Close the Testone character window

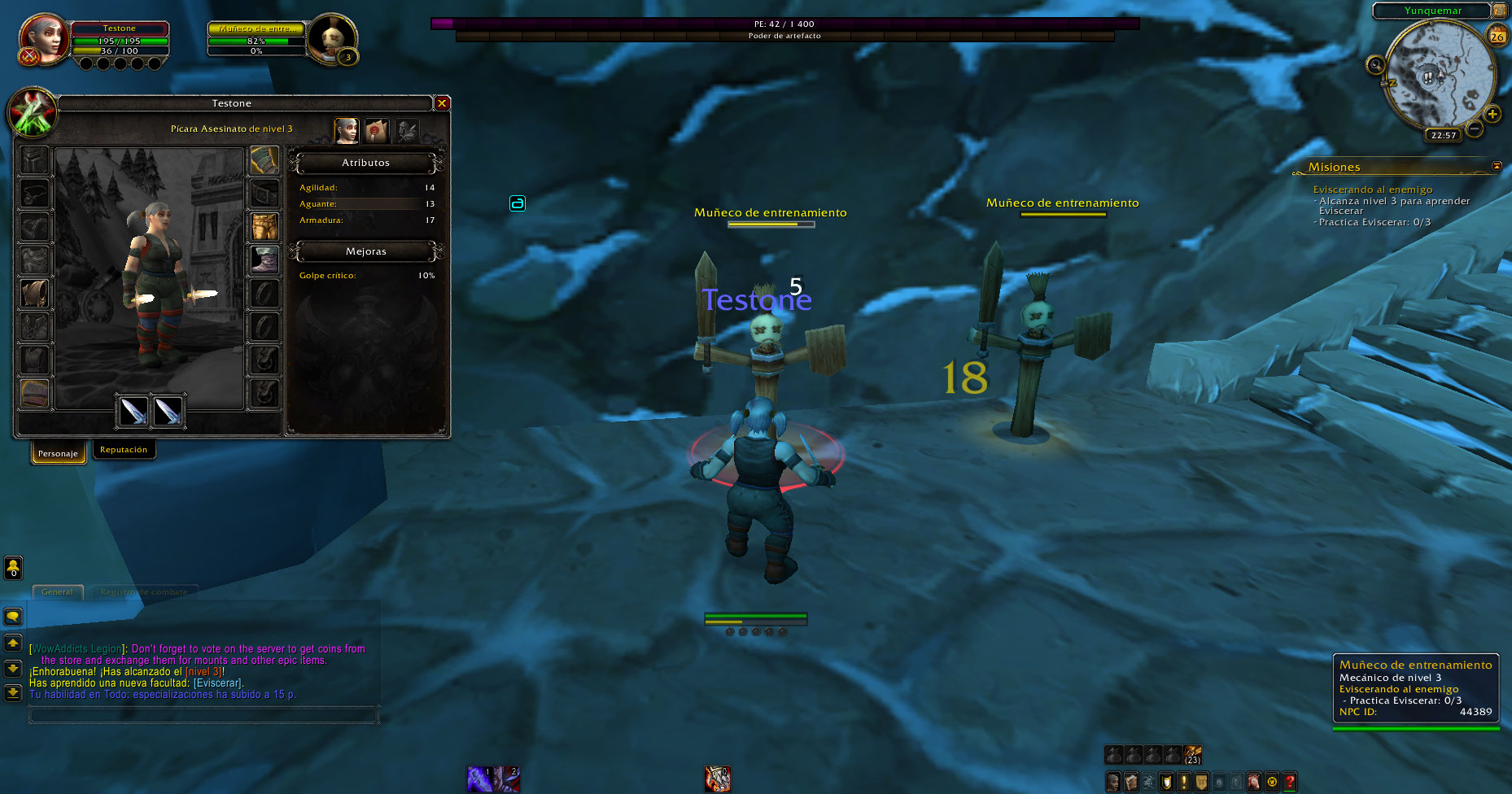point(442,103)
